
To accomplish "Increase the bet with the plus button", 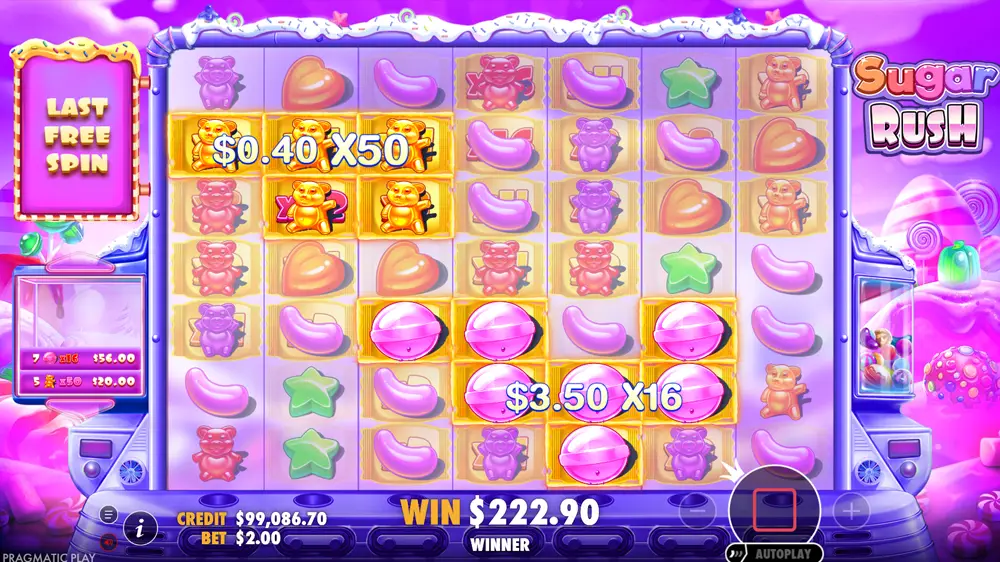I will [x=851, y=513].
